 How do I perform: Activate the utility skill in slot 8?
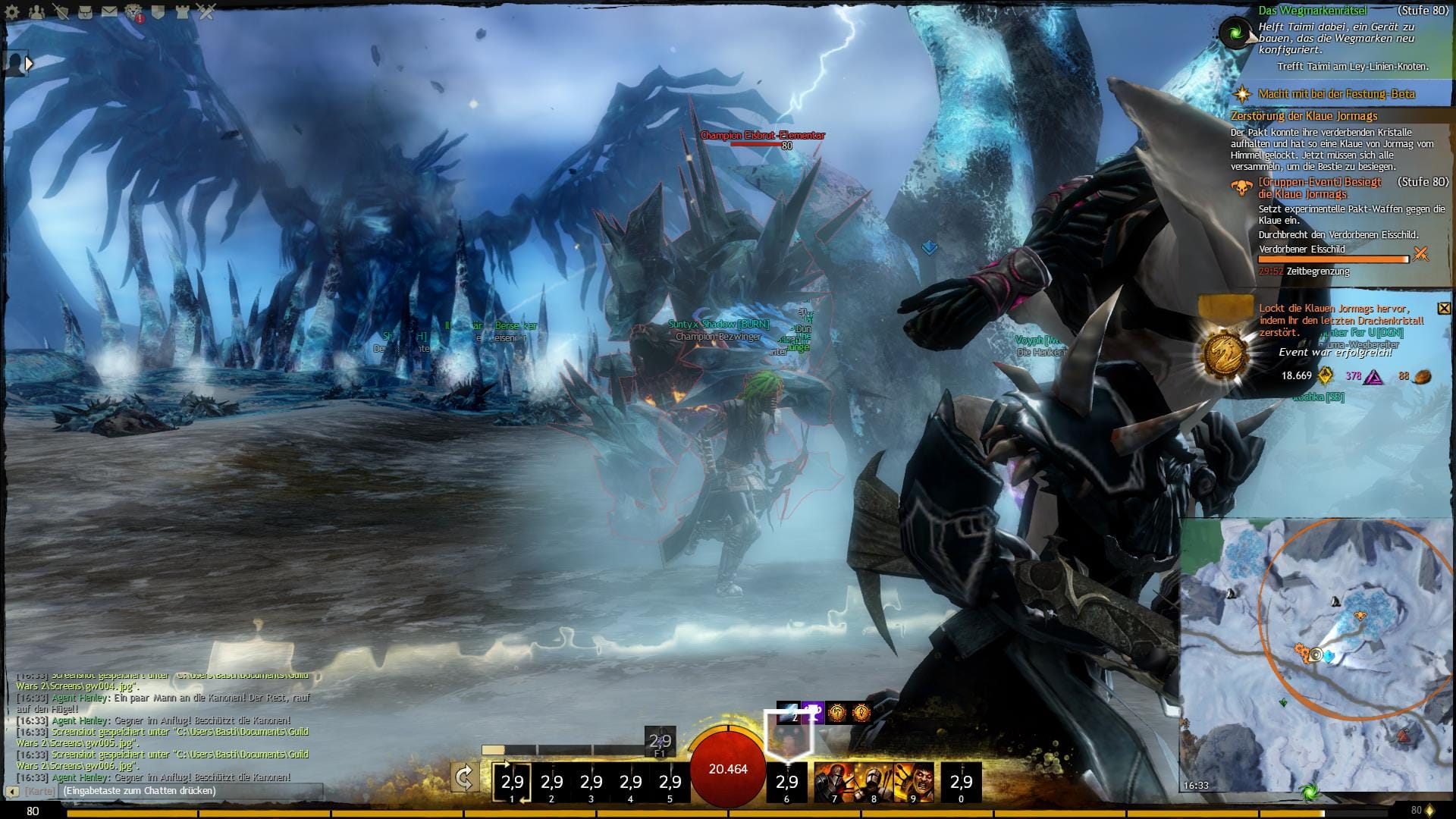point(873,783)
